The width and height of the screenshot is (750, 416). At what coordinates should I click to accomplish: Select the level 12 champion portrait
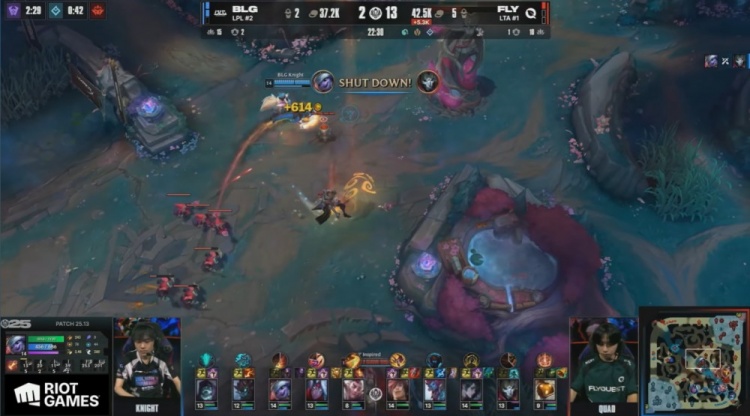coord(242,388)
